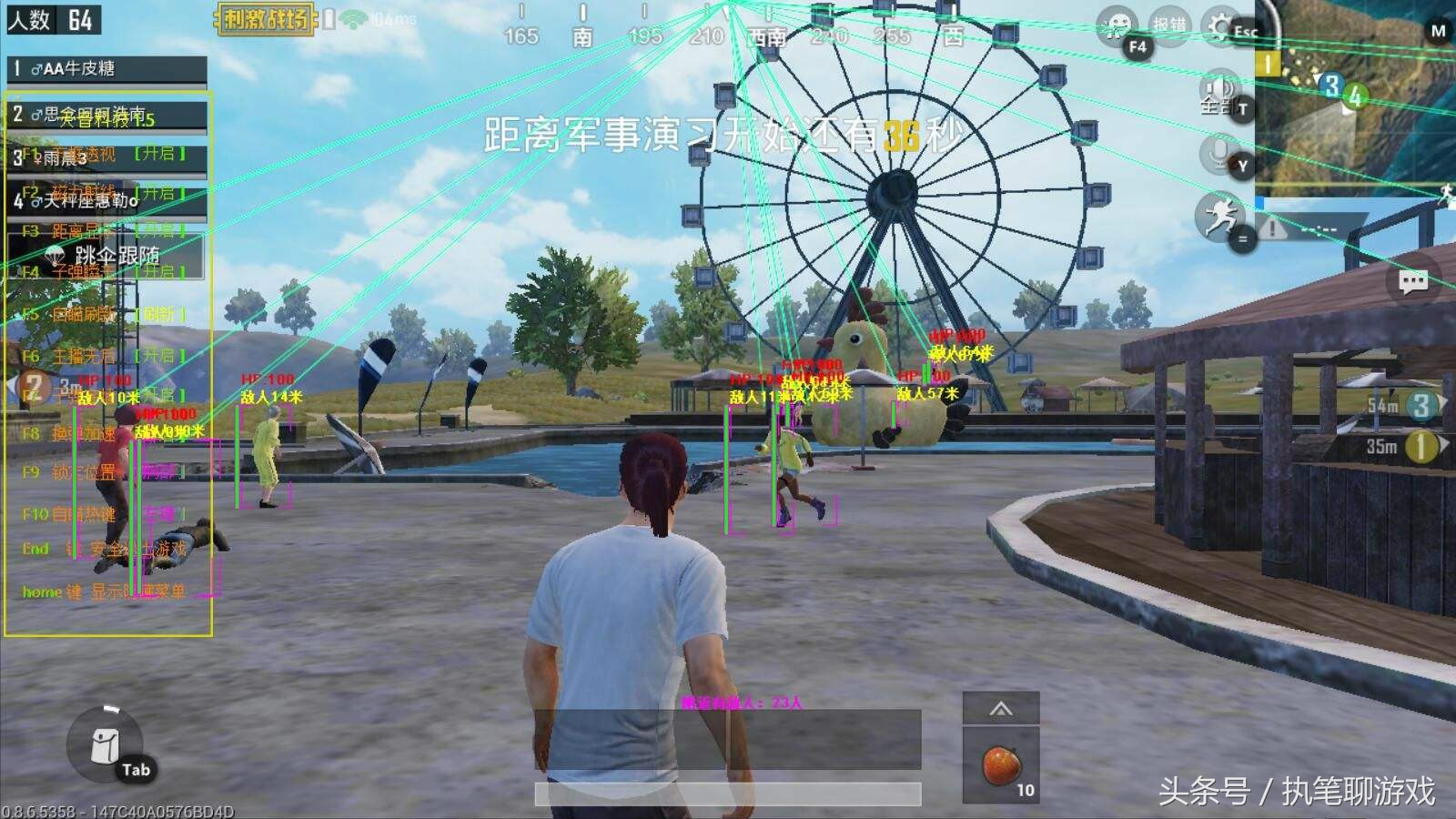The height and width of the screenshot is (819, 1456).
Task: Activate the auto-run sprint icon
Action: click(1218, 217)
